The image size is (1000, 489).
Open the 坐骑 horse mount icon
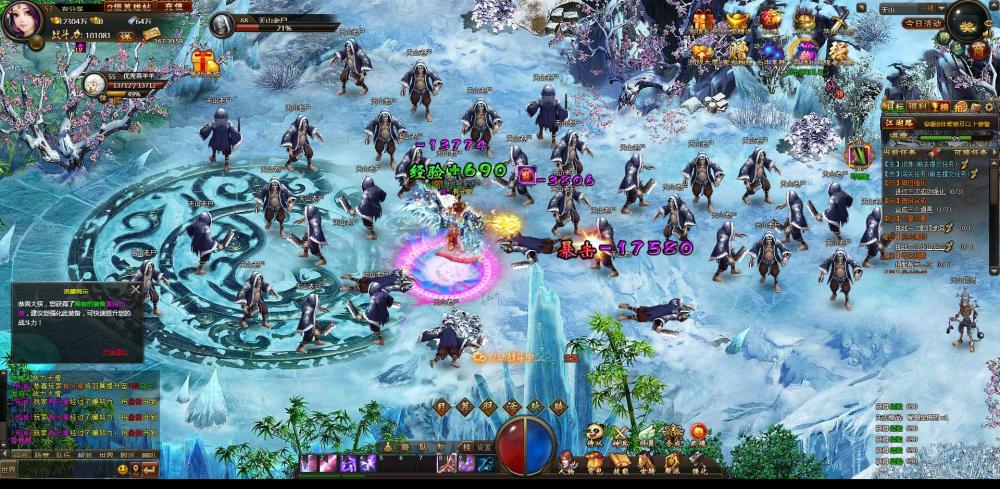(646, 464)
